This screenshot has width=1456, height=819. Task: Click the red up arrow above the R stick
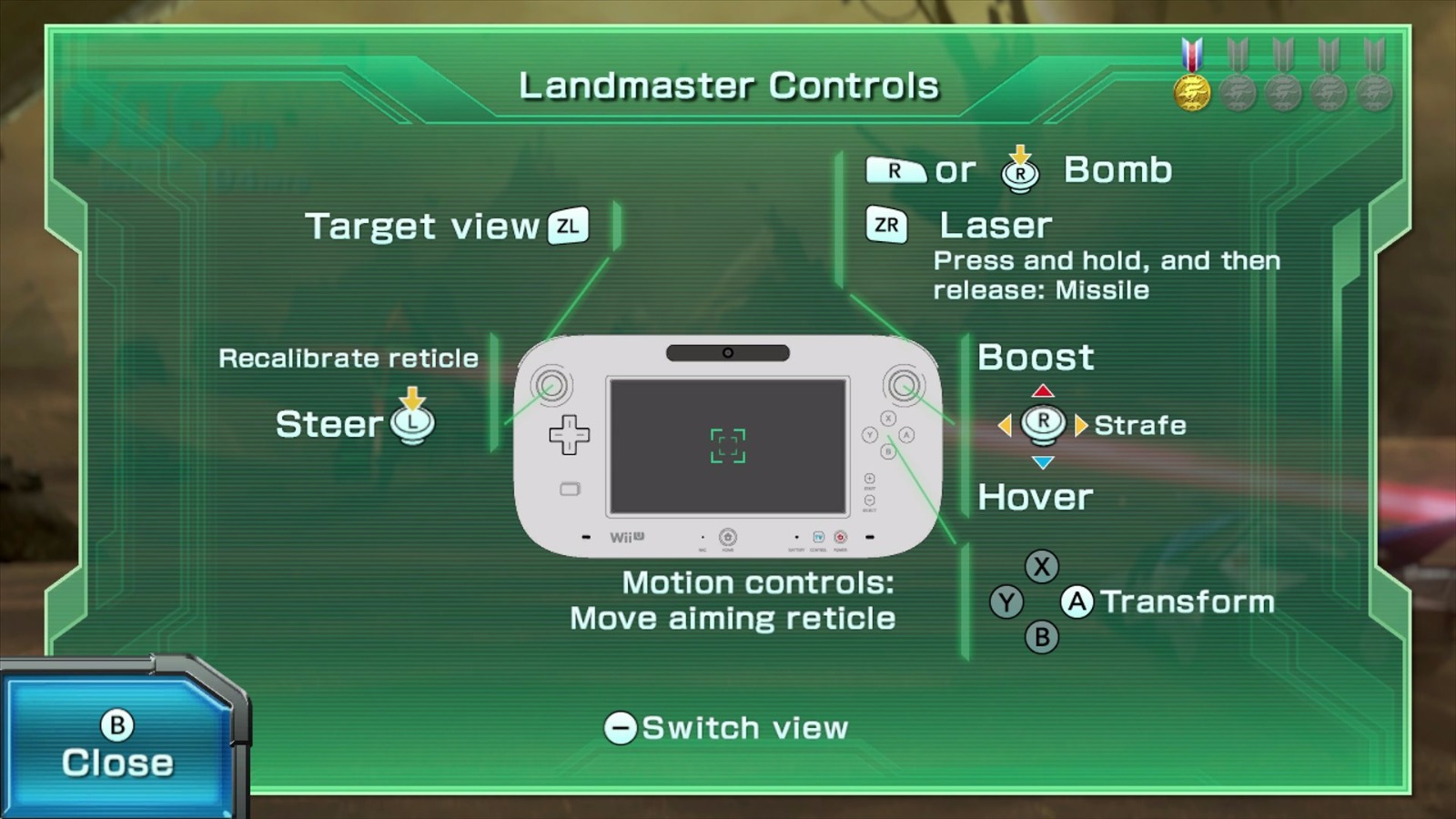point(1043,391)
